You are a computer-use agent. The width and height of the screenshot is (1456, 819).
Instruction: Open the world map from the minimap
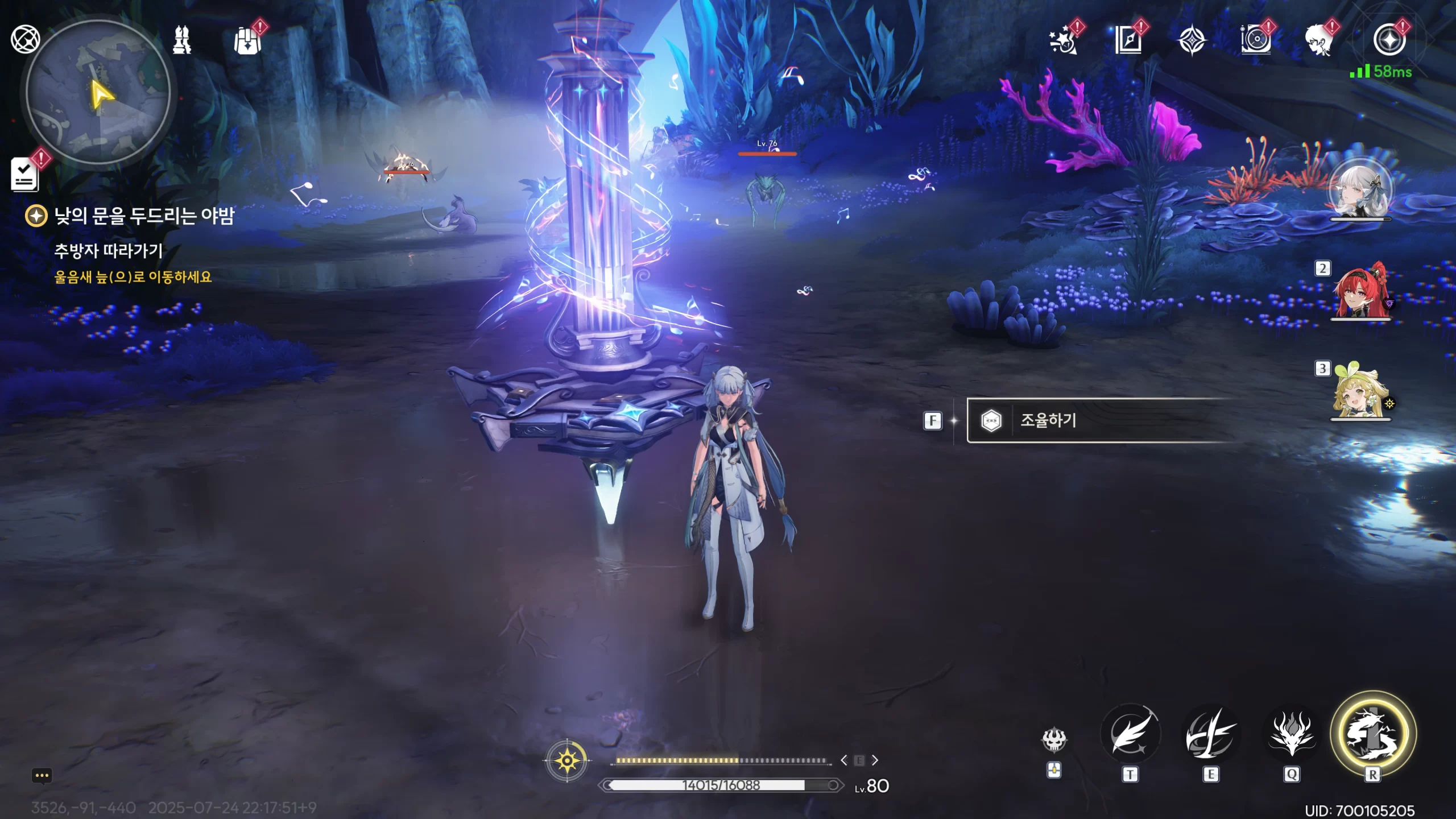click(x=98, y=92)
